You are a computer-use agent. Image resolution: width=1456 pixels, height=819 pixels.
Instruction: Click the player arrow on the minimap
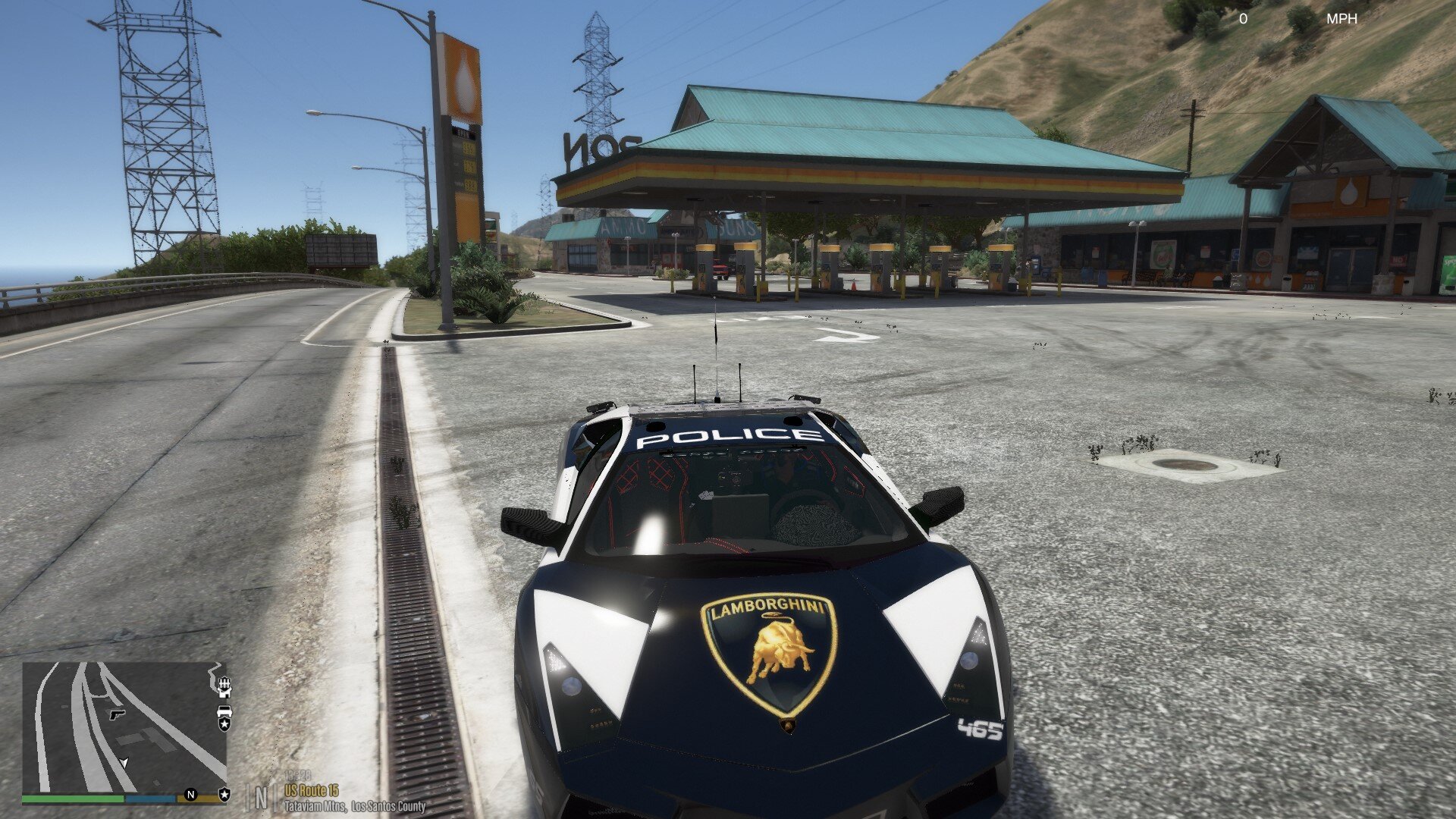click(x=124, y=762)
